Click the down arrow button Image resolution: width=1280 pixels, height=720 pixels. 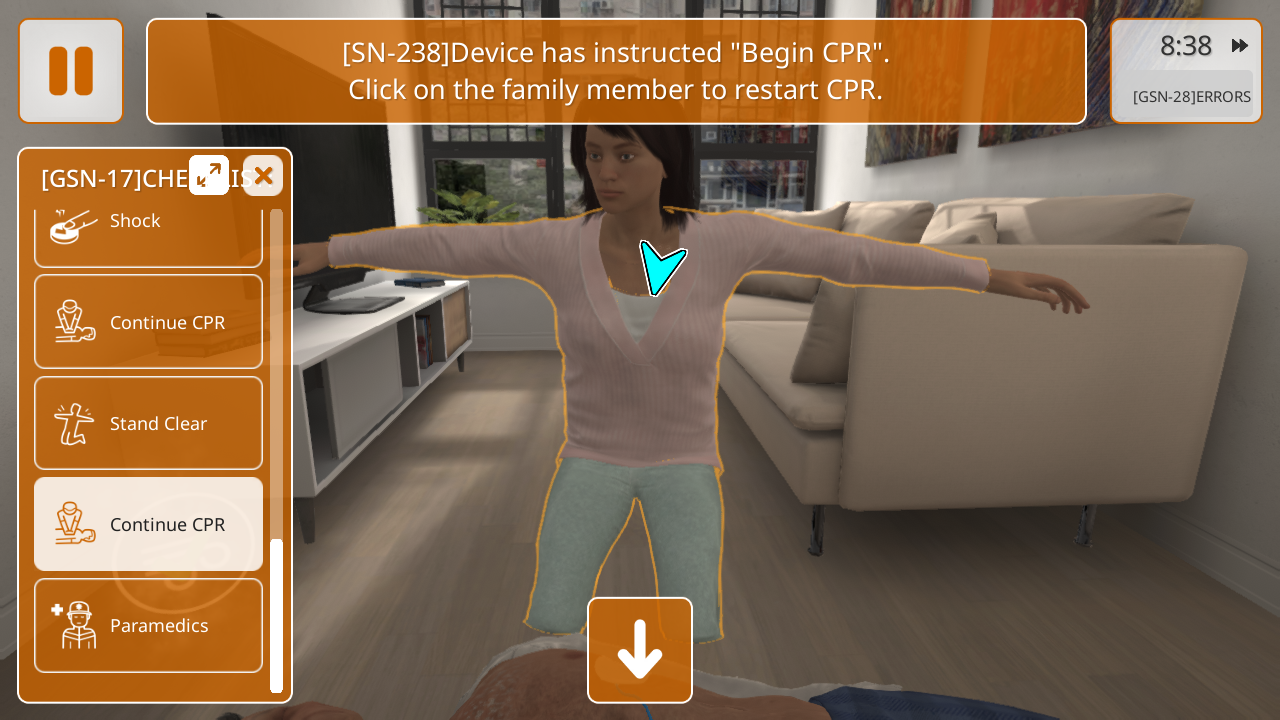pos(640,650)
